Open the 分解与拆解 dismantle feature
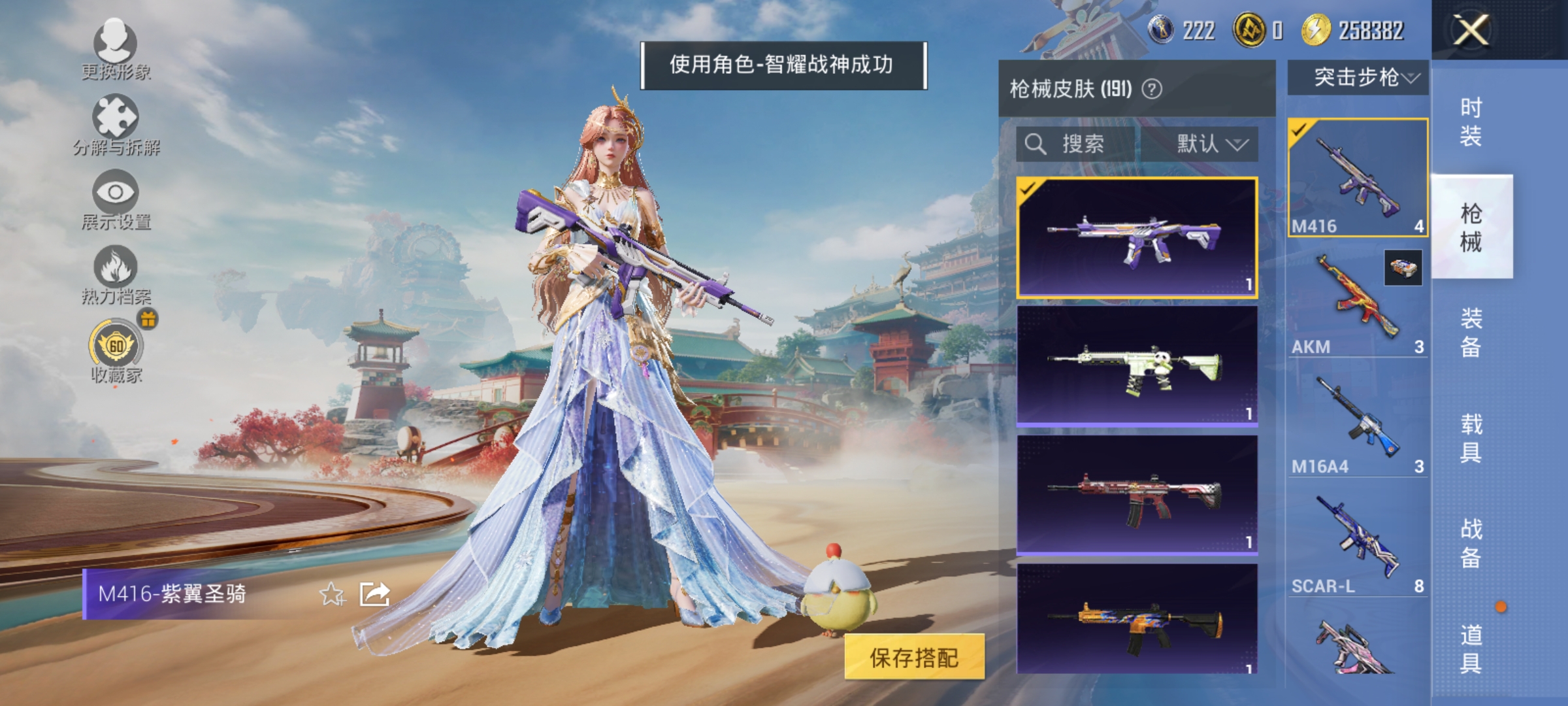This screenshot has width=1568, height=706. click(114, 121)
